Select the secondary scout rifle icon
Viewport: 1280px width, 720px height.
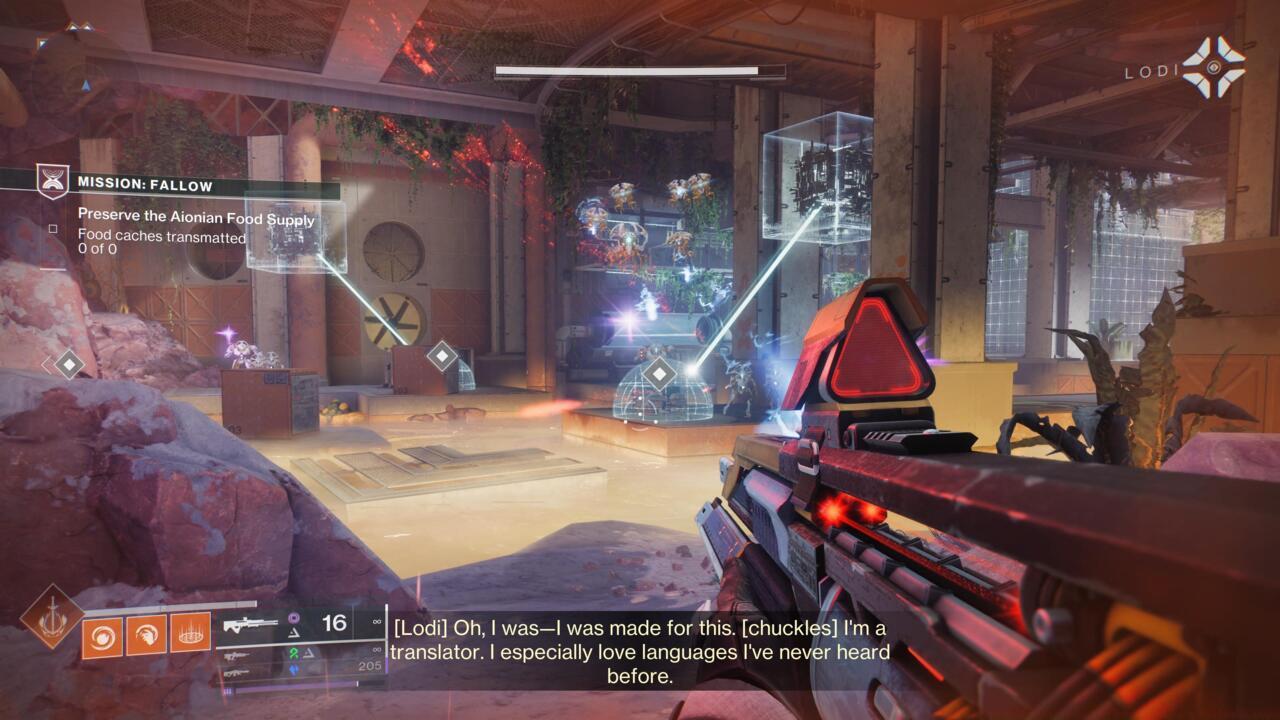coord(236,656)
